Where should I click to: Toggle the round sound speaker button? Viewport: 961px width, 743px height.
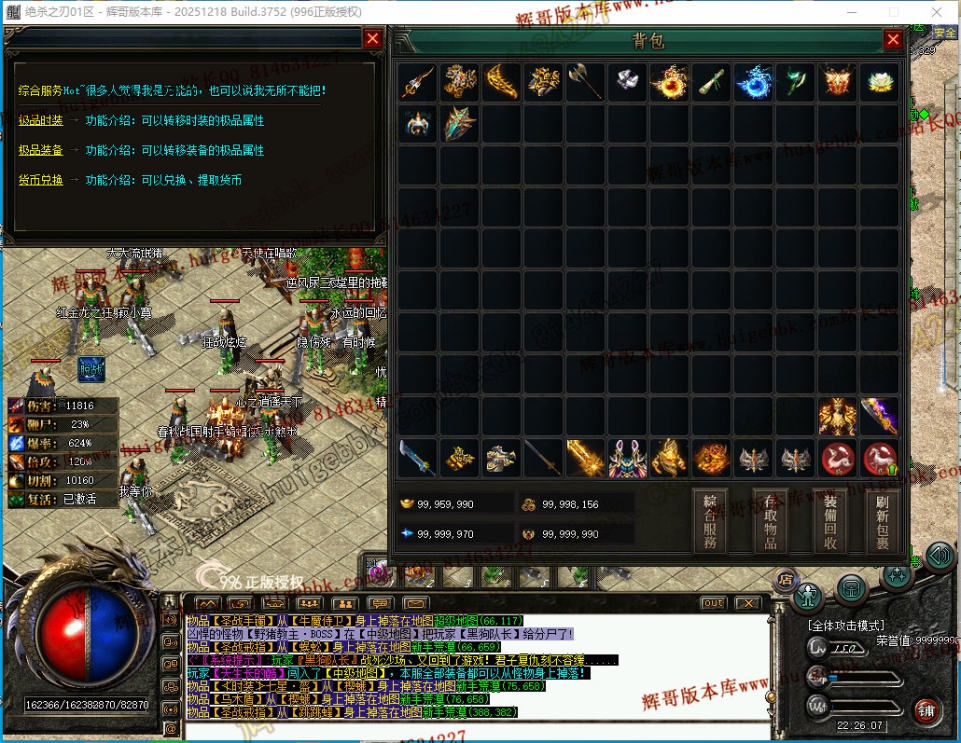[x=939, y=556]
